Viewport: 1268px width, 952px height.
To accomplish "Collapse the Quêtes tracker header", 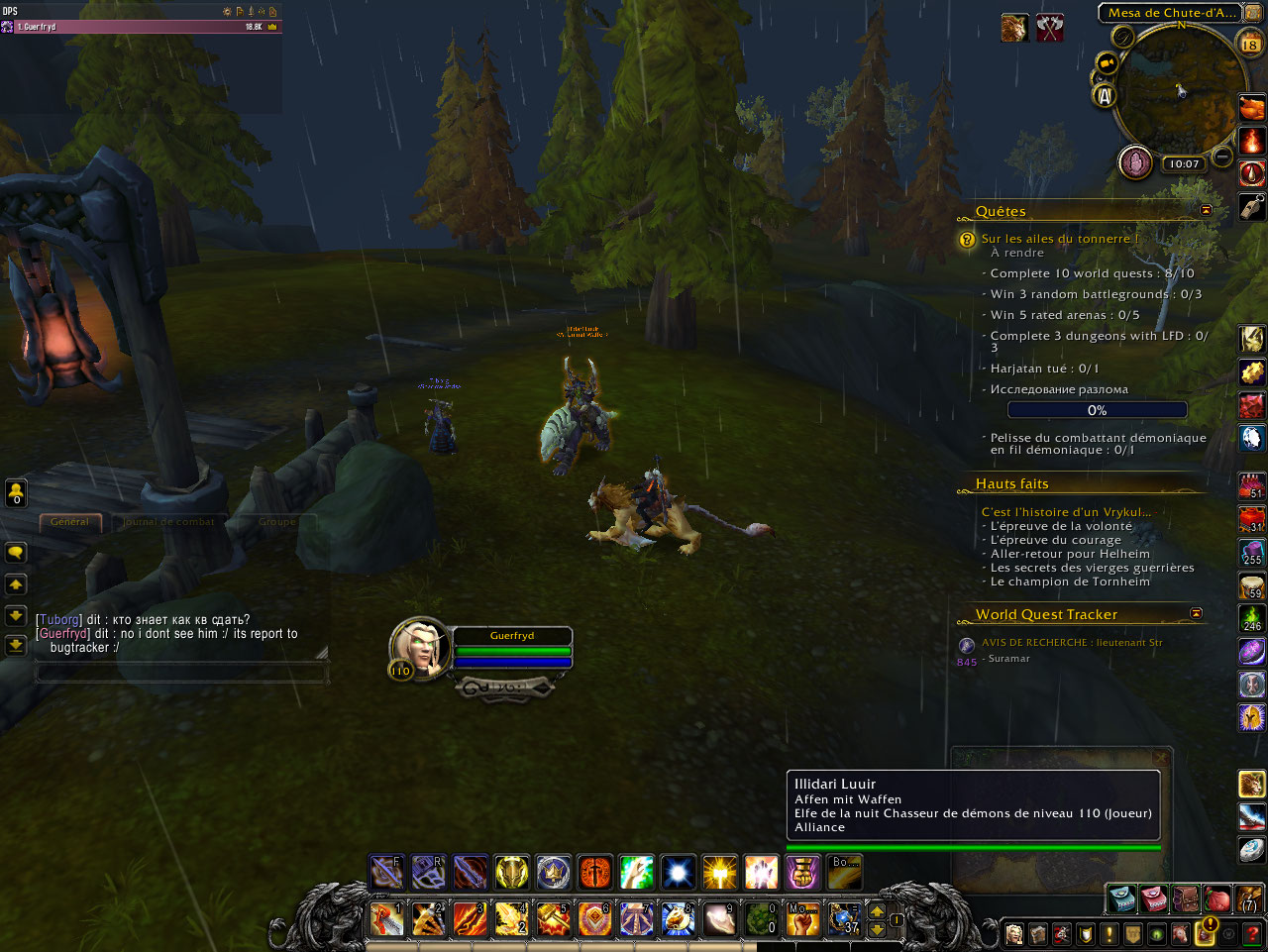I will [1206, 211].
